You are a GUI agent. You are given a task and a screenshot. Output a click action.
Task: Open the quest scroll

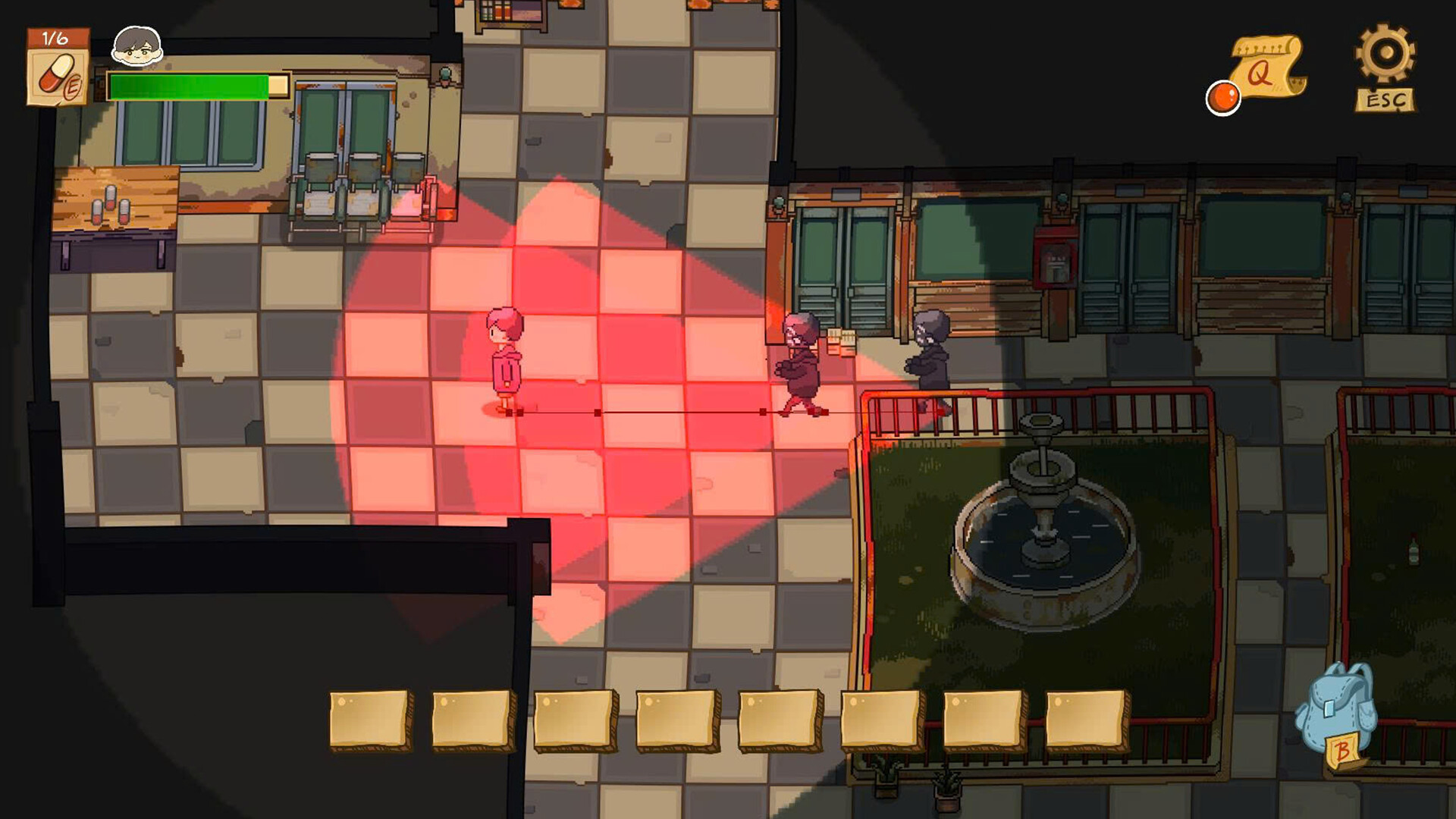1266,68
